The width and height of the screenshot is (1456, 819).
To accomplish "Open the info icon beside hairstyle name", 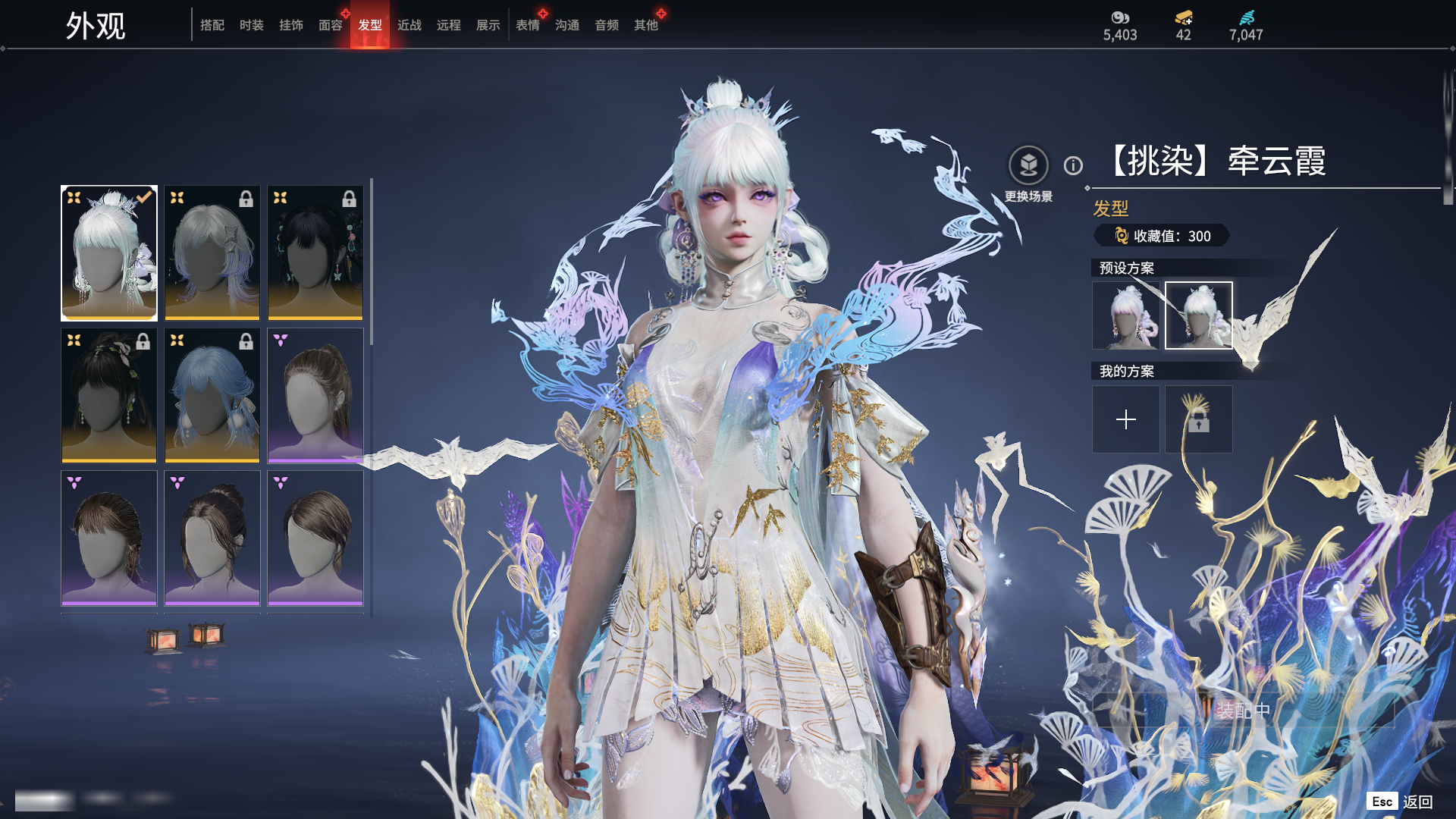I will [1073, 165].
